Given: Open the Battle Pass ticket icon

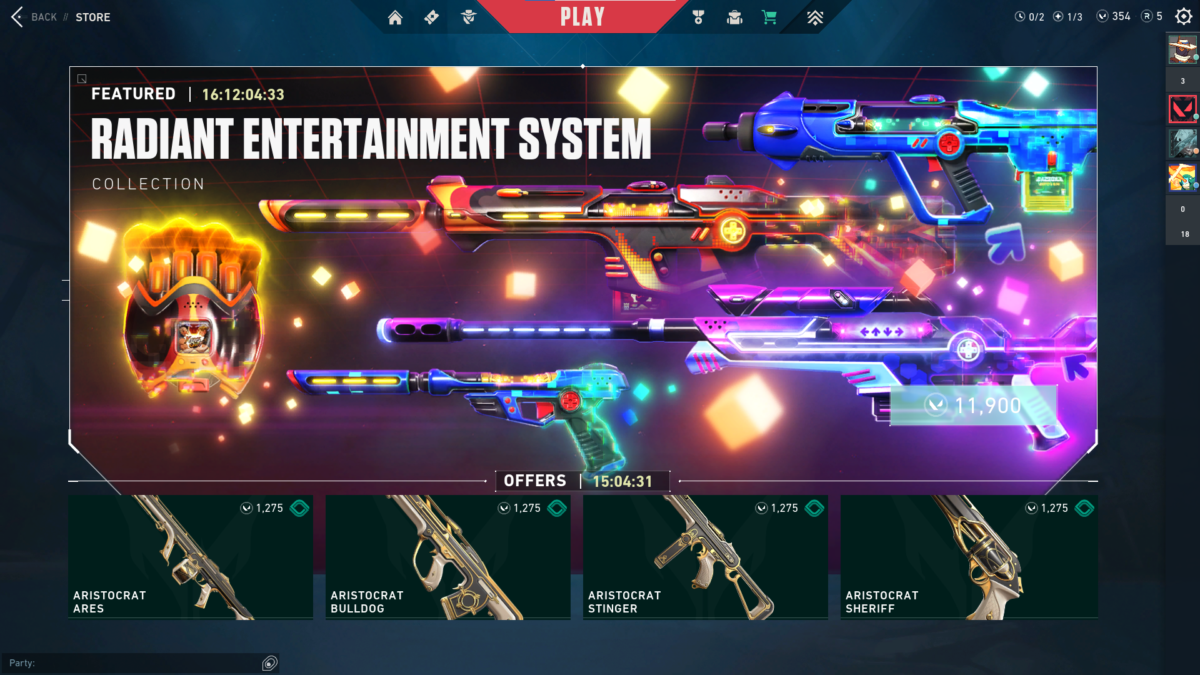Looking at the screenshot, I should (x=431, y=17).
